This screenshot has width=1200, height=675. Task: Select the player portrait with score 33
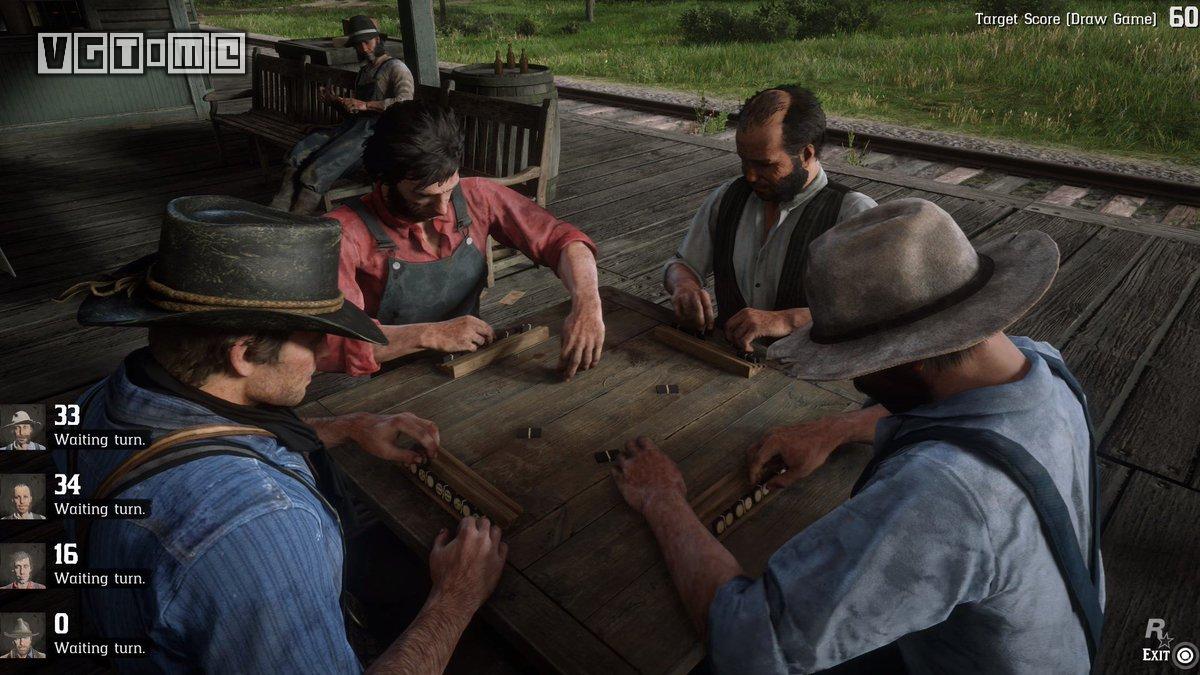22,427
